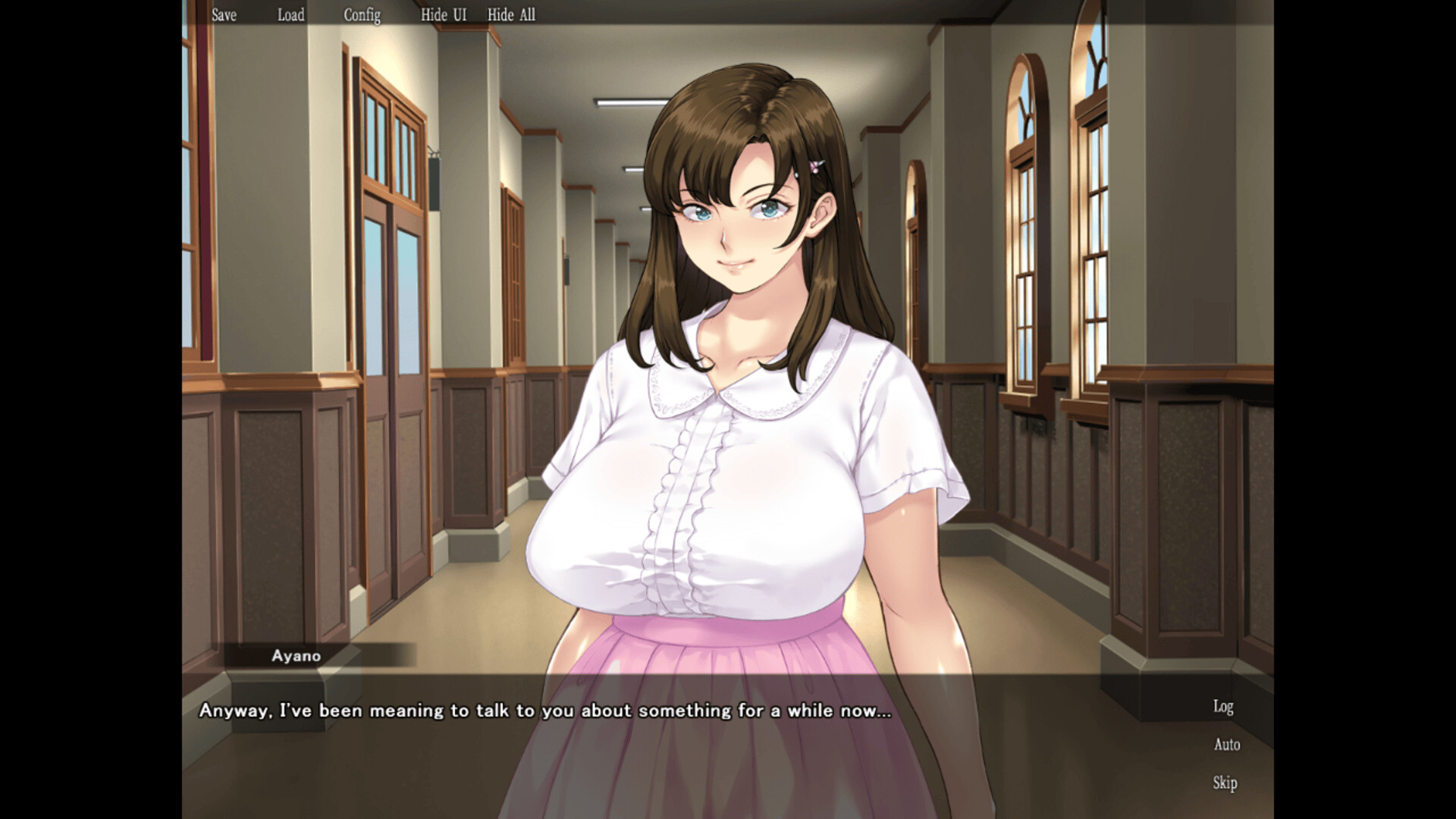Click the Auto label at bottom right

coord(1226,745)
